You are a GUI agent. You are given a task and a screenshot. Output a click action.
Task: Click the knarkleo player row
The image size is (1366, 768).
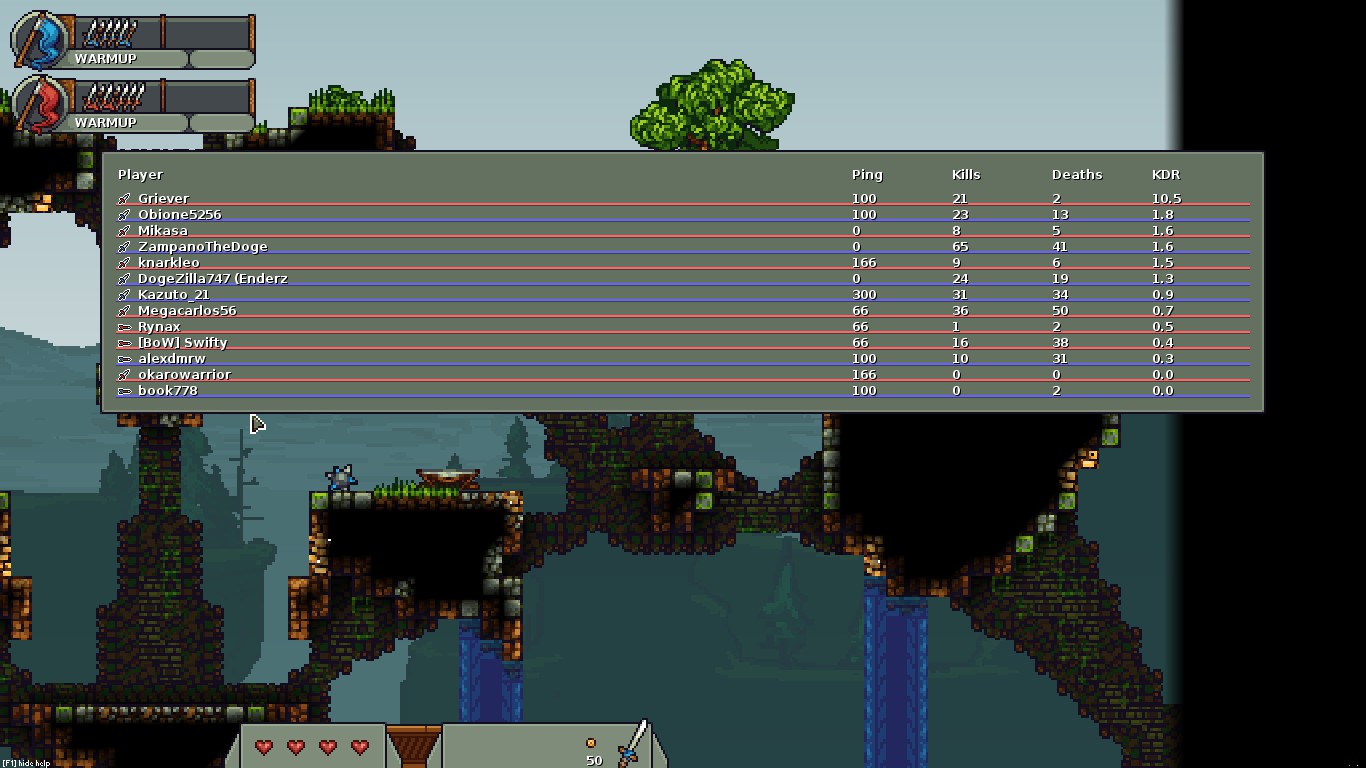click(168, 262)
